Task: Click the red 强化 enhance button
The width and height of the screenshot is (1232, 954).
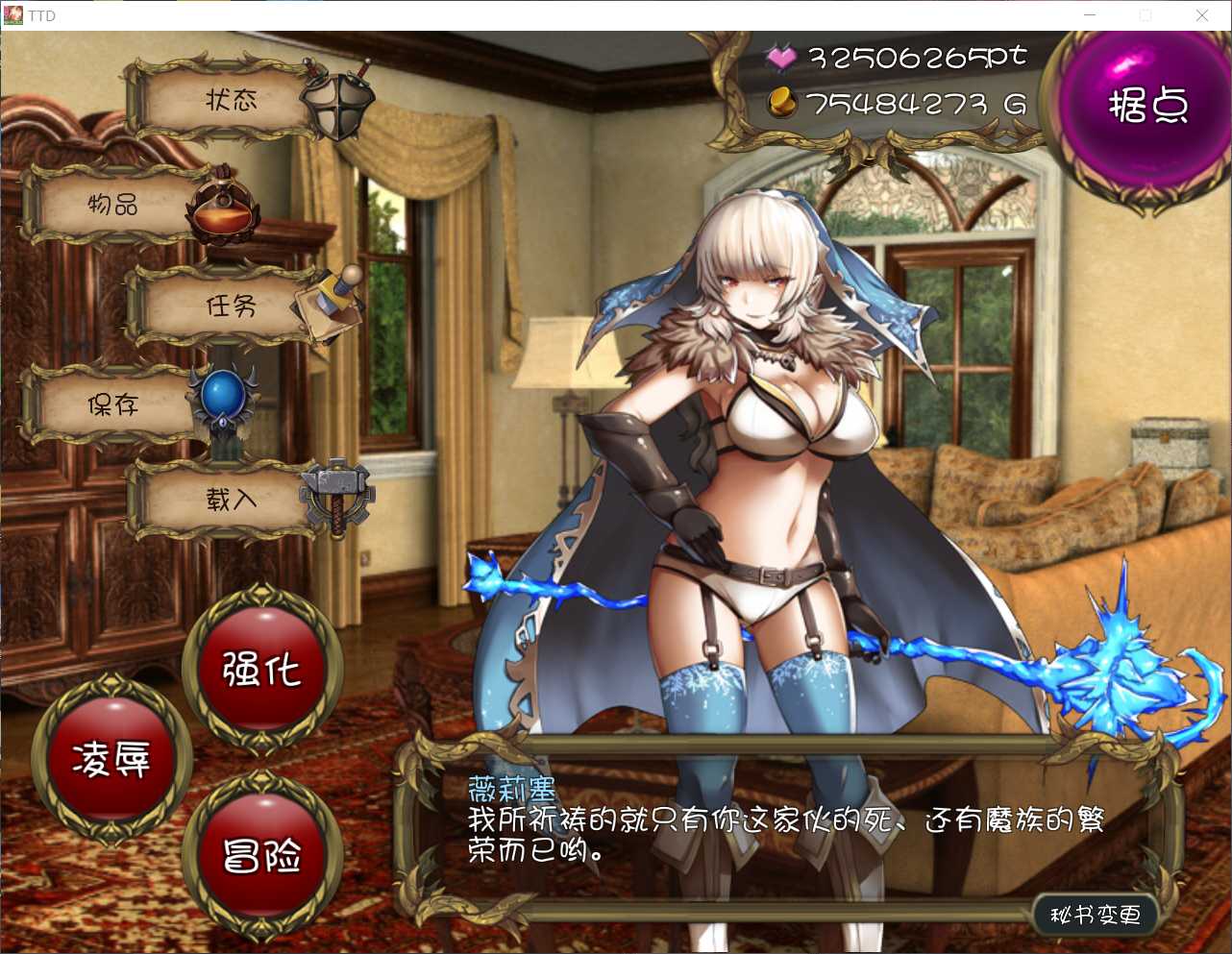Action: click(261, 669)
